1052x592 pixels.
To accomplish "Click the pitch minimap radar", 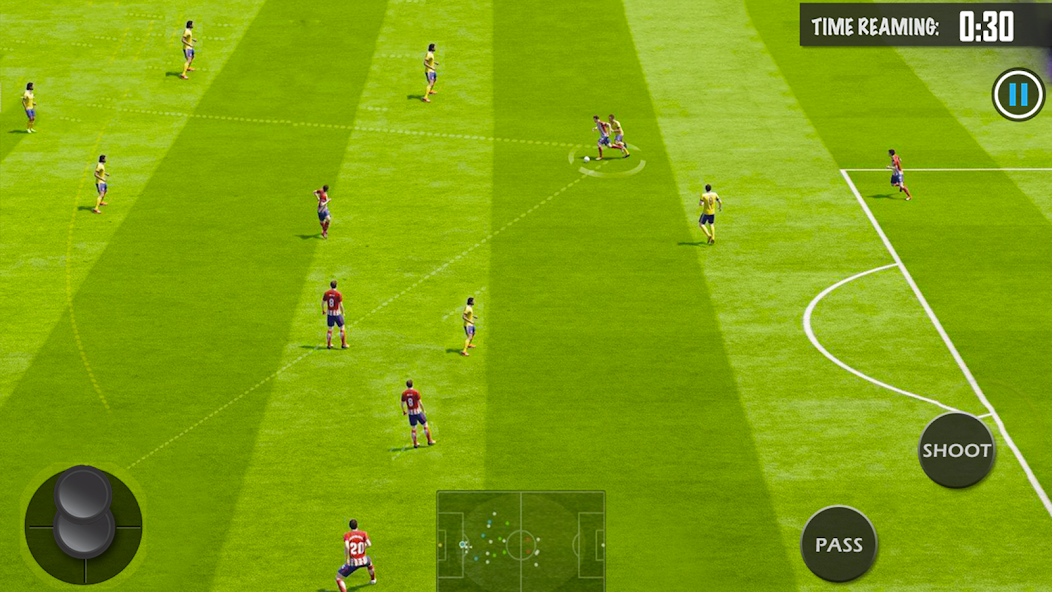I will click(x=520, y=541).
